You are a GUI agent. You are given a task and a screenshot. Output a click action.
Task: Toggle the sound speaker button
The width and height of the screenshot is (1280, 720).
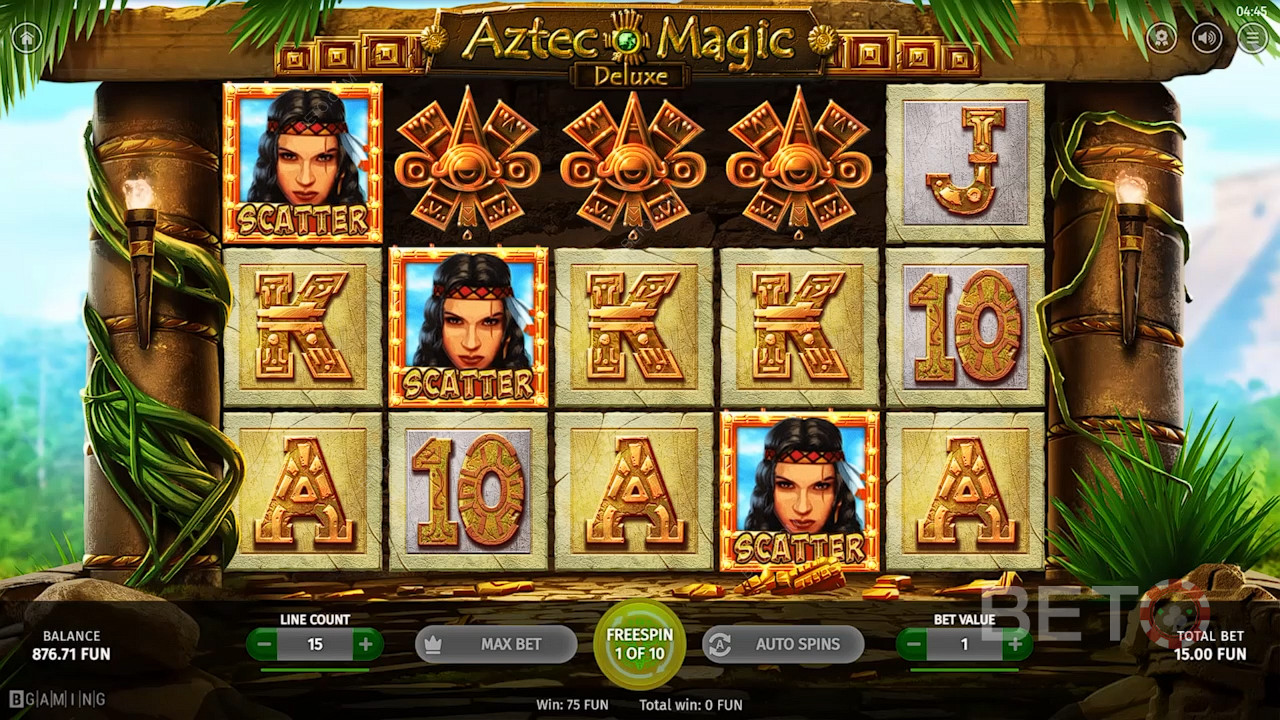1207,38
